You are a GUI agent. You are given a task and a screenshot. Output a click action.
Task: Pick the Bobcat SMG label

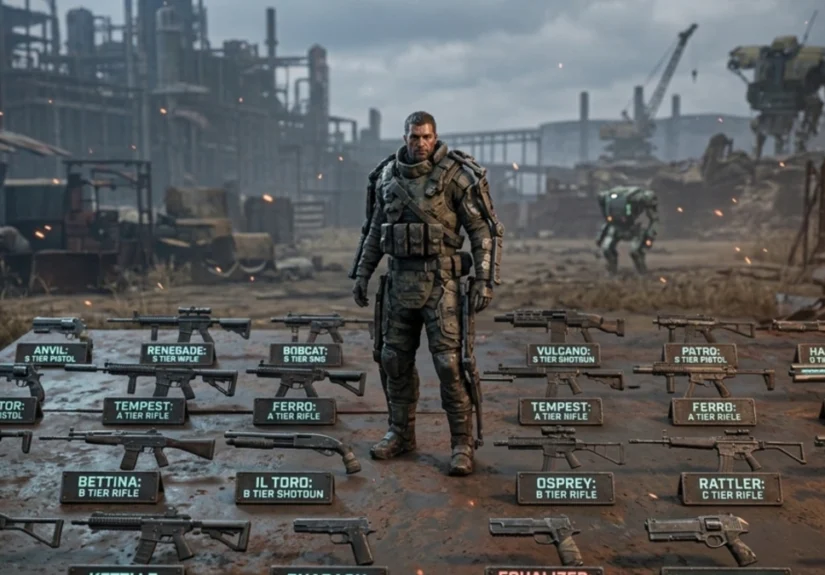[x=305, y=354]
